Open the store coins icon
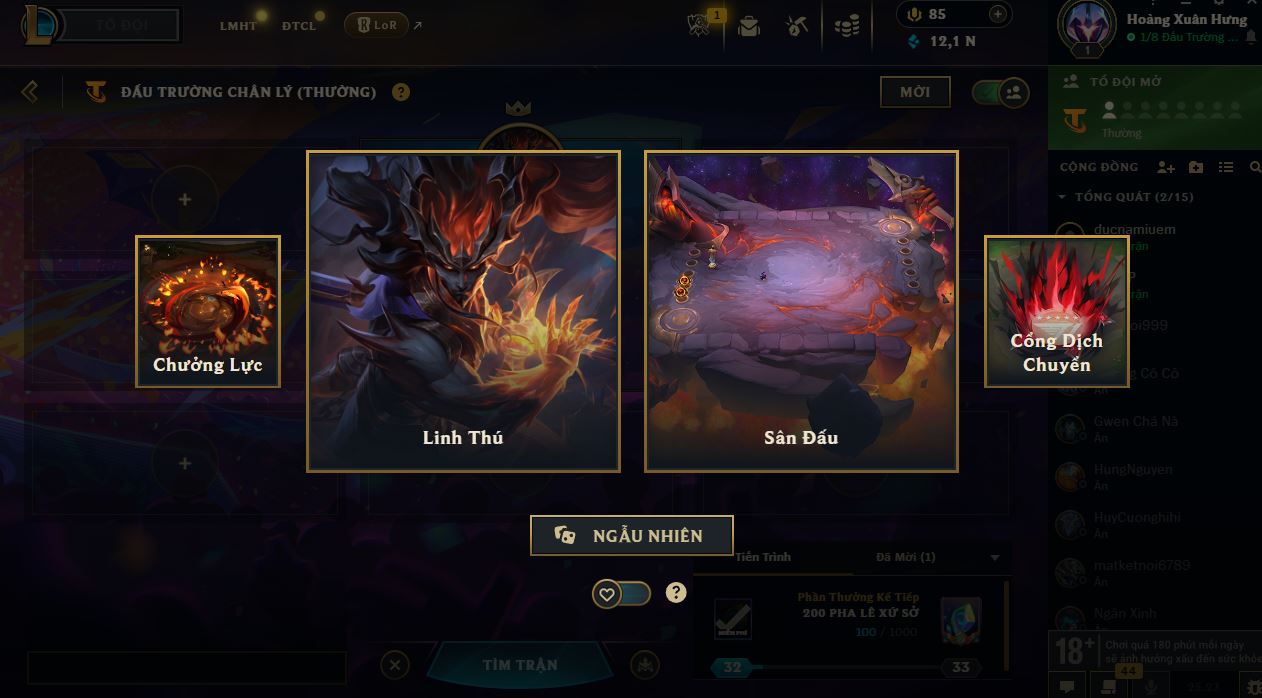 click(847, 26)
